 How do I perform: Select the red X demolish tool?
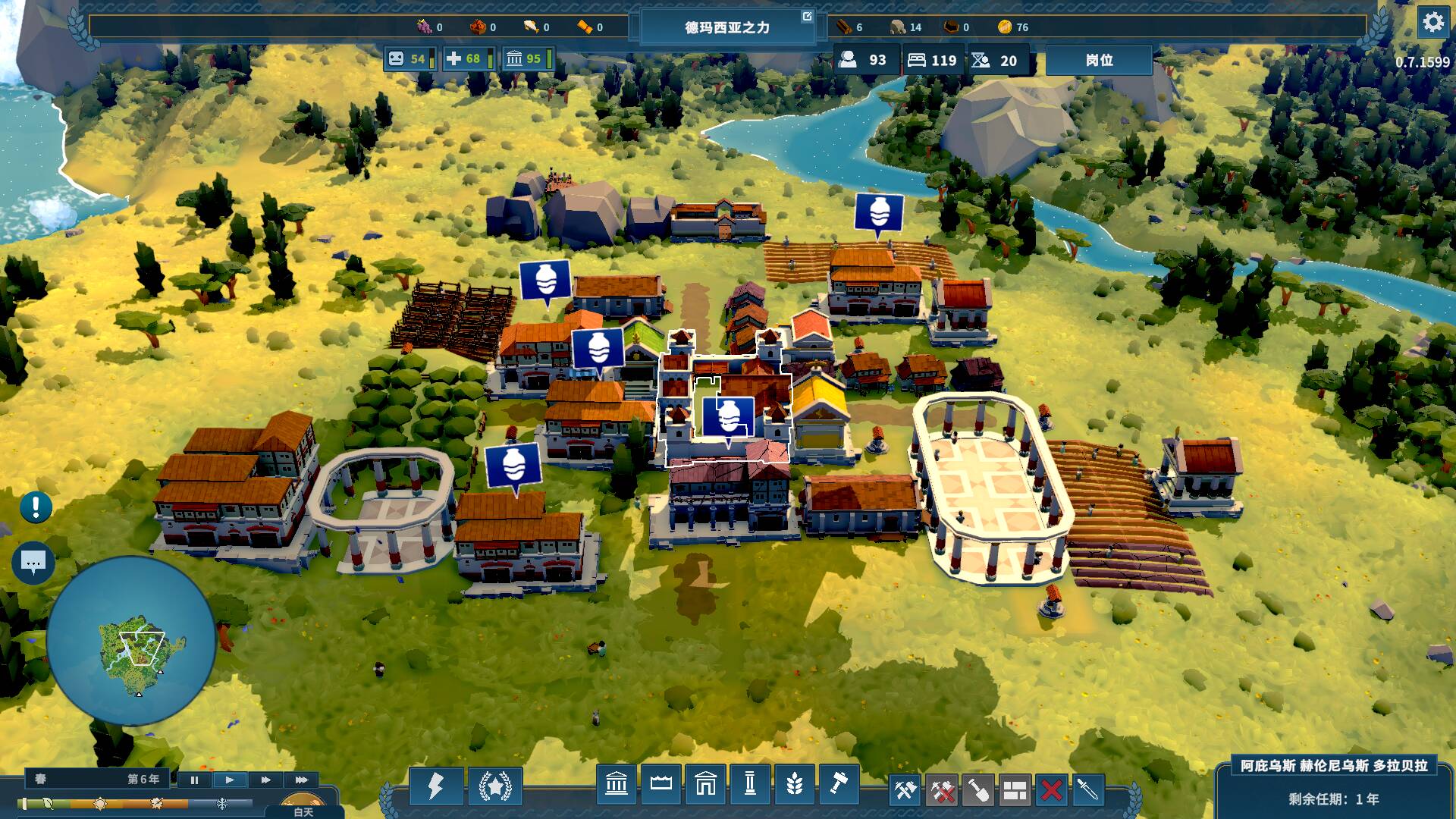[1051, 790]
